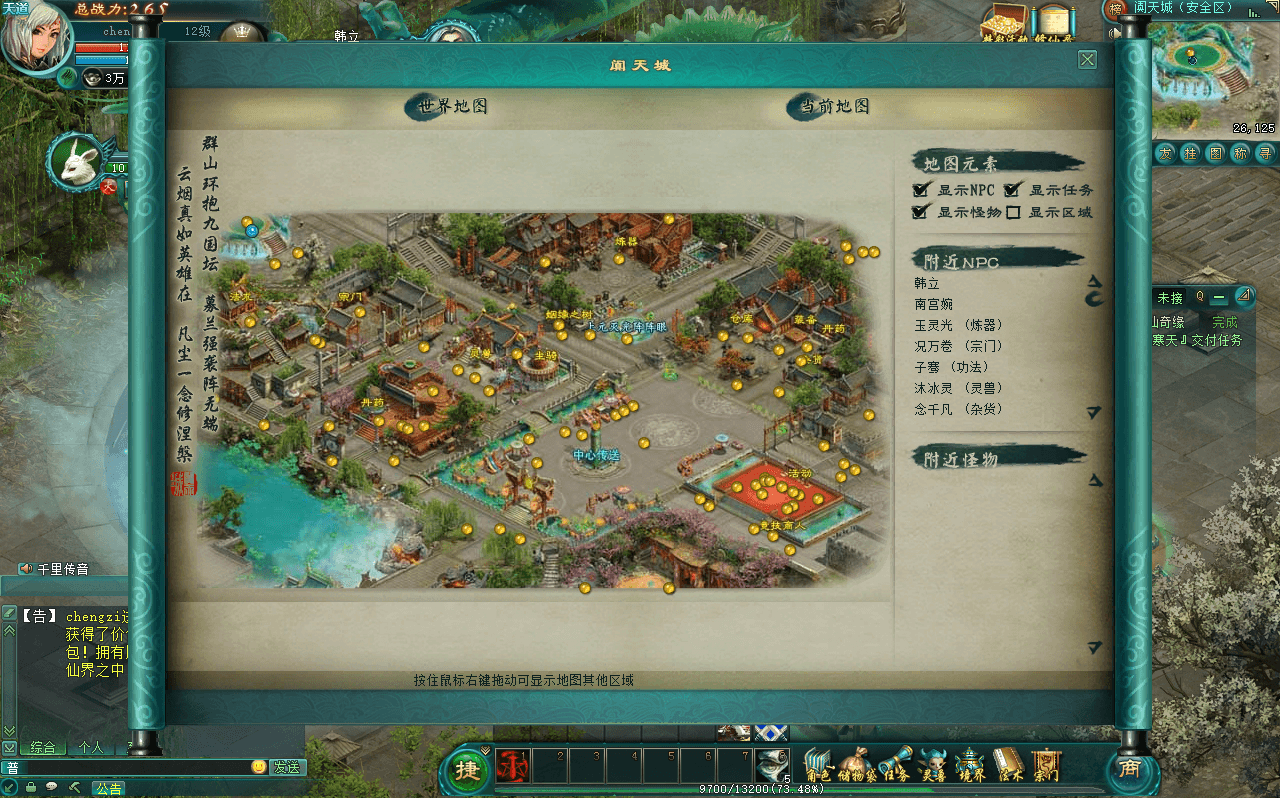1280x798 pixels.
Task: Choose 玉灵光 (炼器) from the NPC list
Action: (958, 325)
